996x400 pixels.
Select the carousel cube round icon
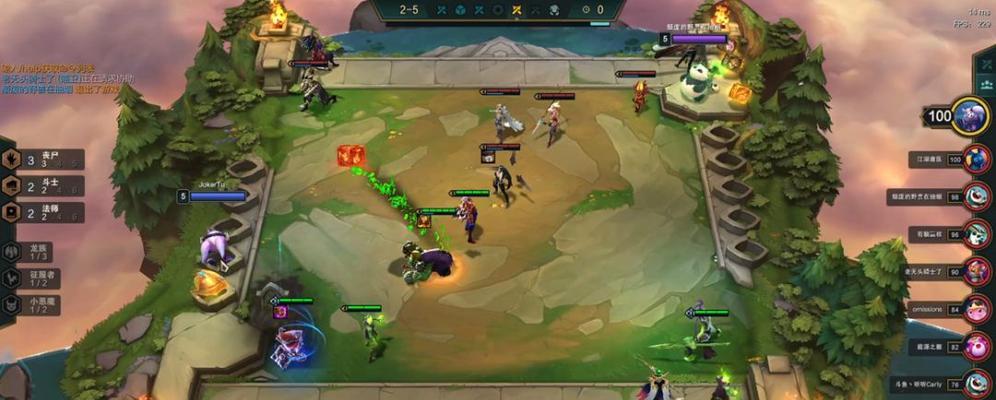460,10
